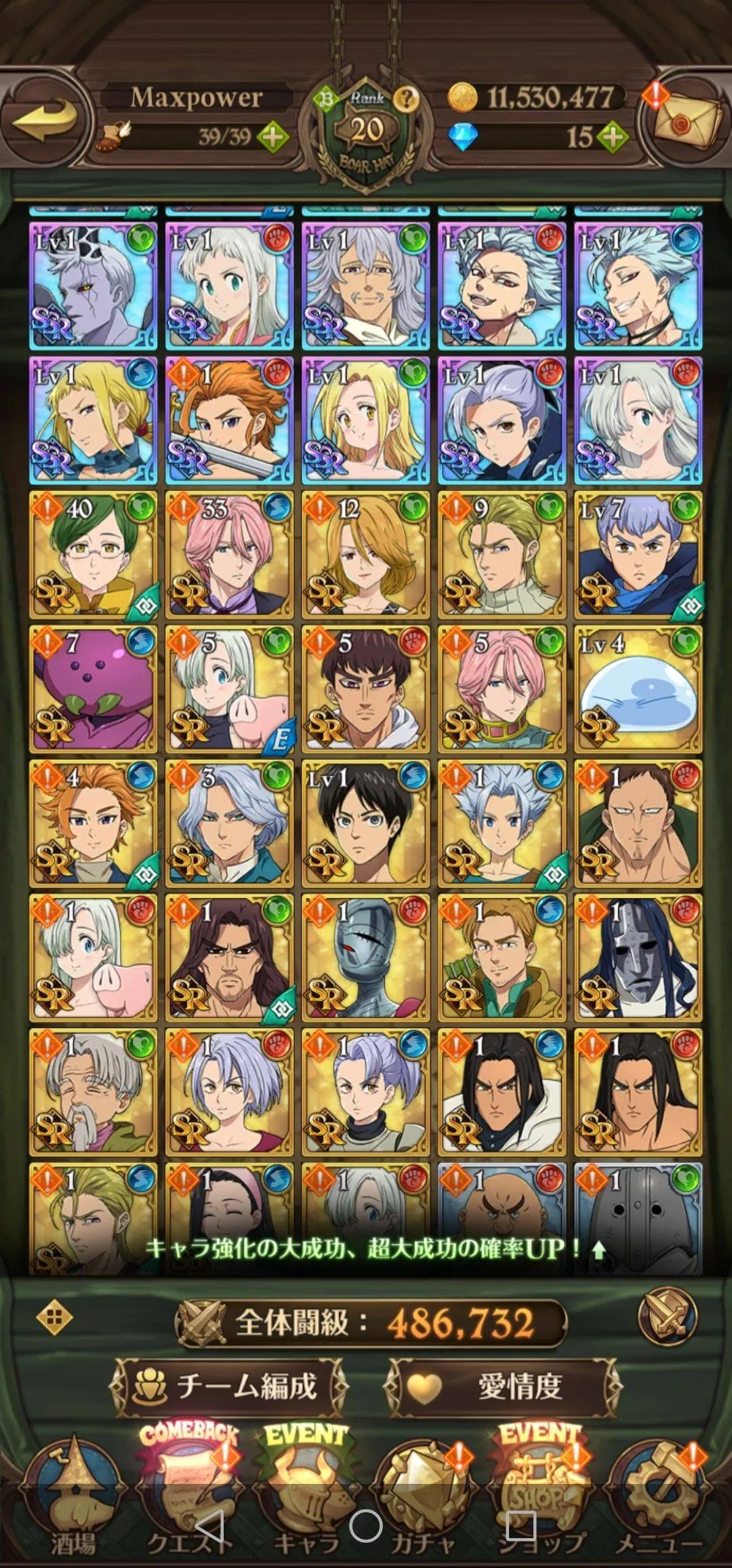The width and height of the screenshot is (732, 1568).
Task: Go back using the golden arrow
Action: pyautogui.click(x=45, y=119)
